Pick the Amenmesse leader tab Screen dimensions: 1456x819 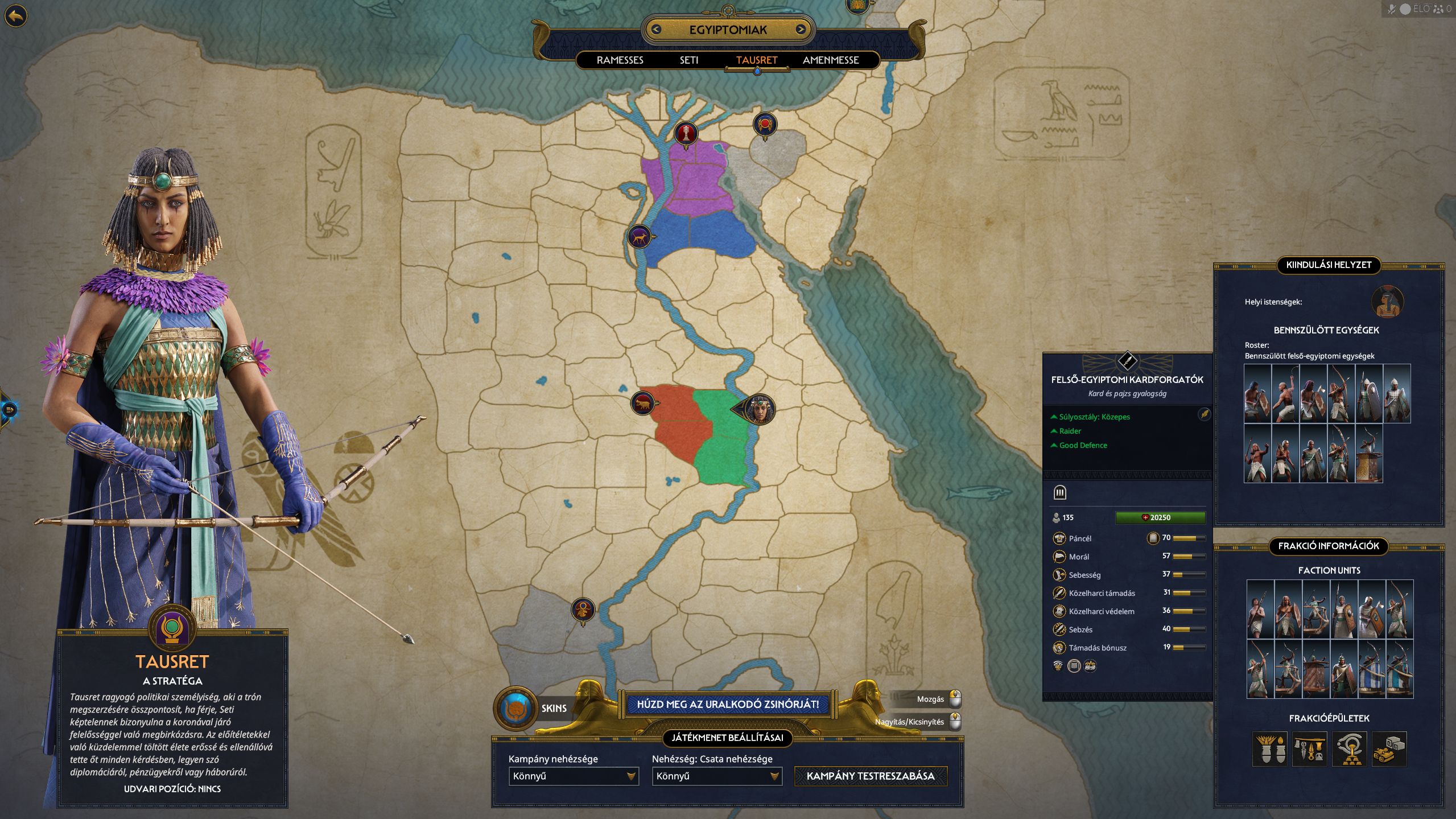click(x=830, y=60)
